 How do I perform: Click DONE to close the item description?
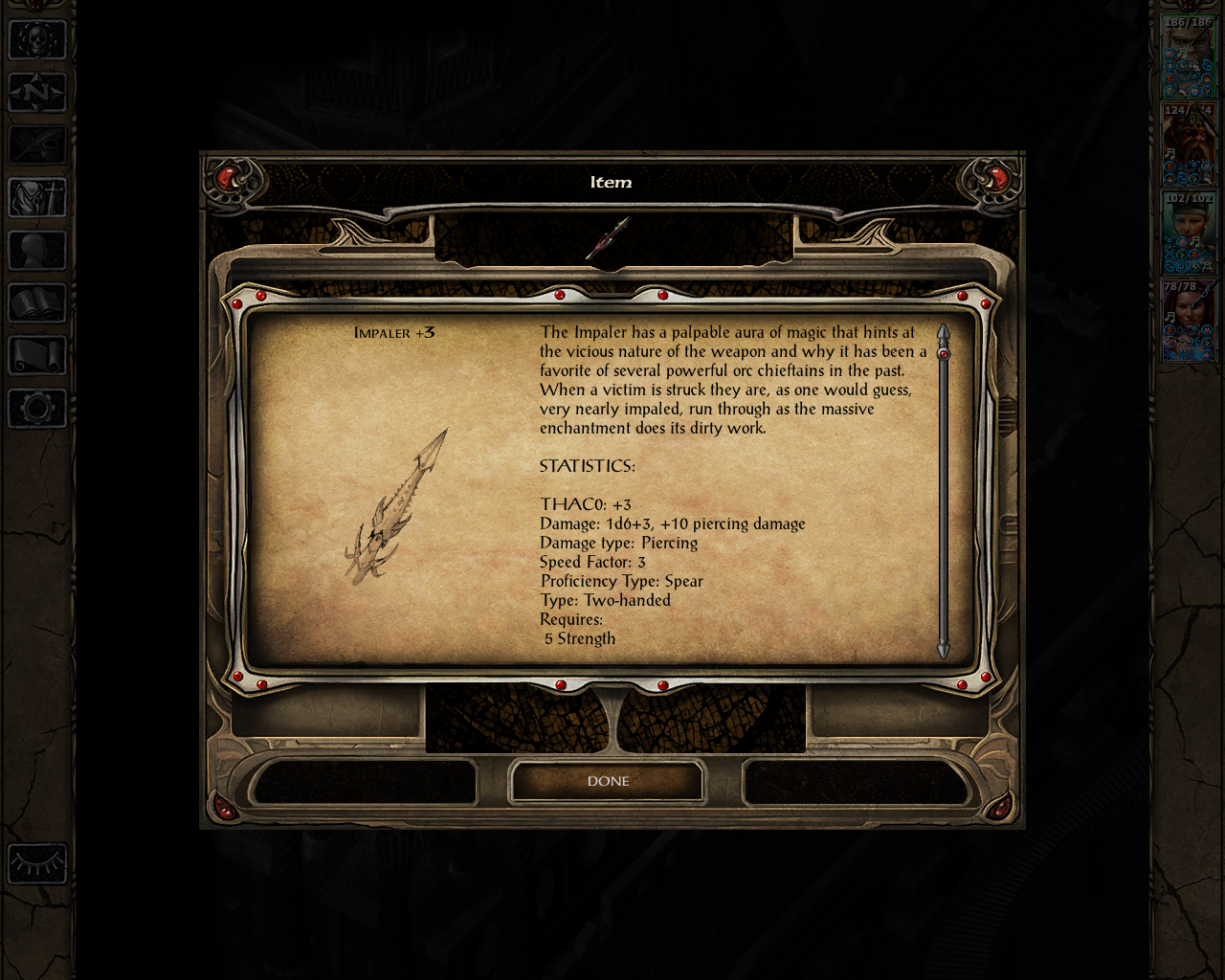click(x=607, y=780)
